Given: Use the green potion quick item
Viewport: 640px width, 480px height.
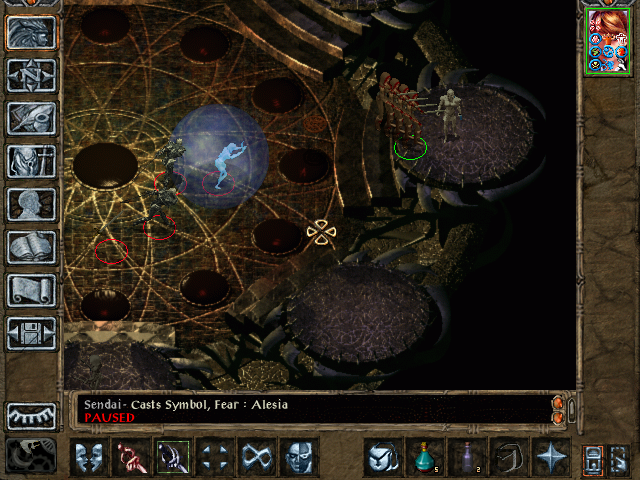Looking at the screenshot, I should point(425,458).
